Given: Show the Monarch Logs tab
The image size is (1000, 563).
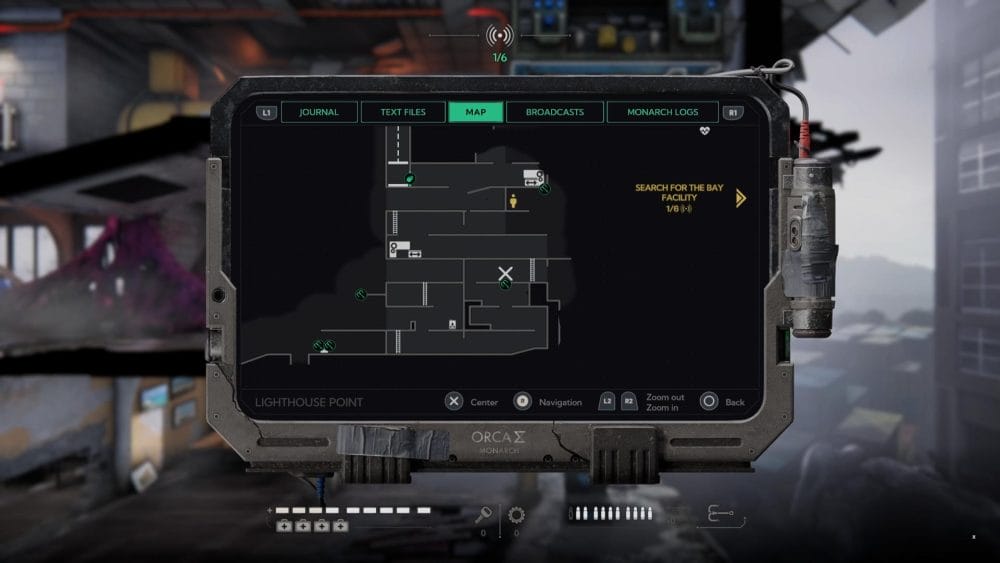Looking at the screenshot, I should pos(662,112).
